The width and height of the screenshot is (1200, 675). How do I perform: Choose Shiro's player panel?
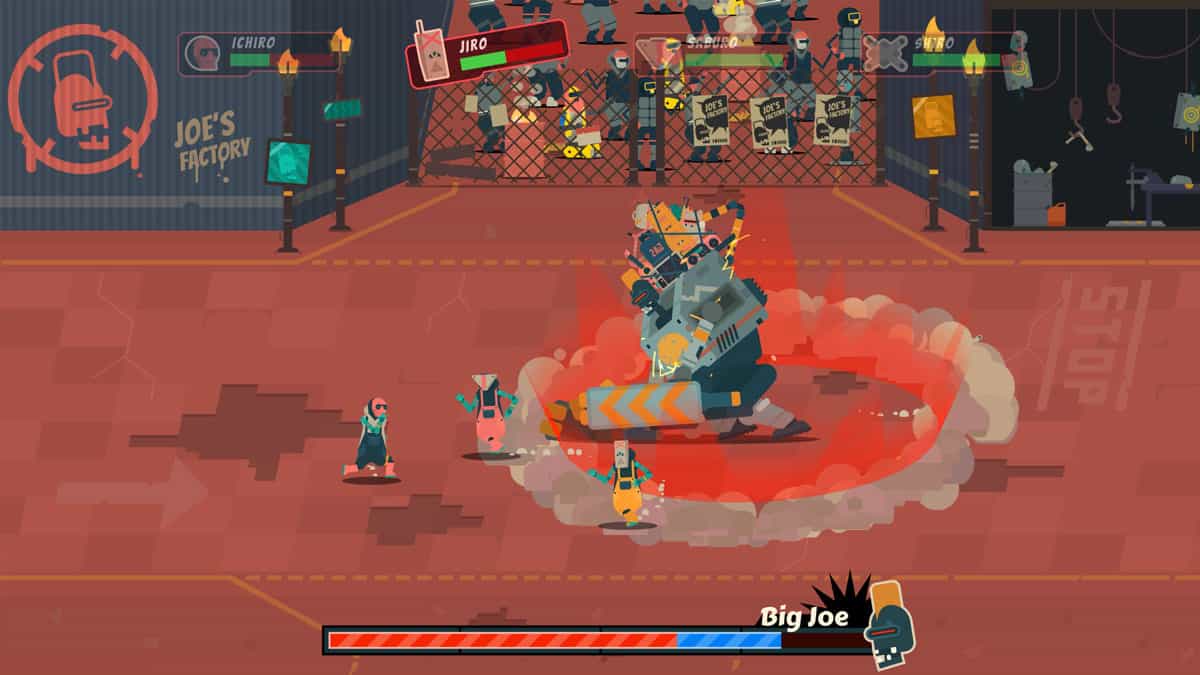(x=938, y=53)
